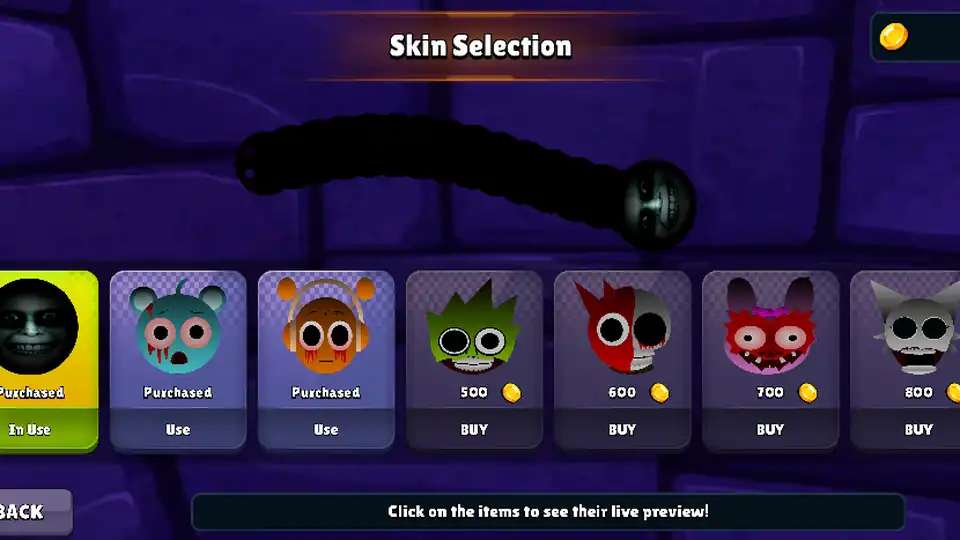Use the orange headphones skin
The height and width of the screenshot is (540, 960).
(326, 430)
